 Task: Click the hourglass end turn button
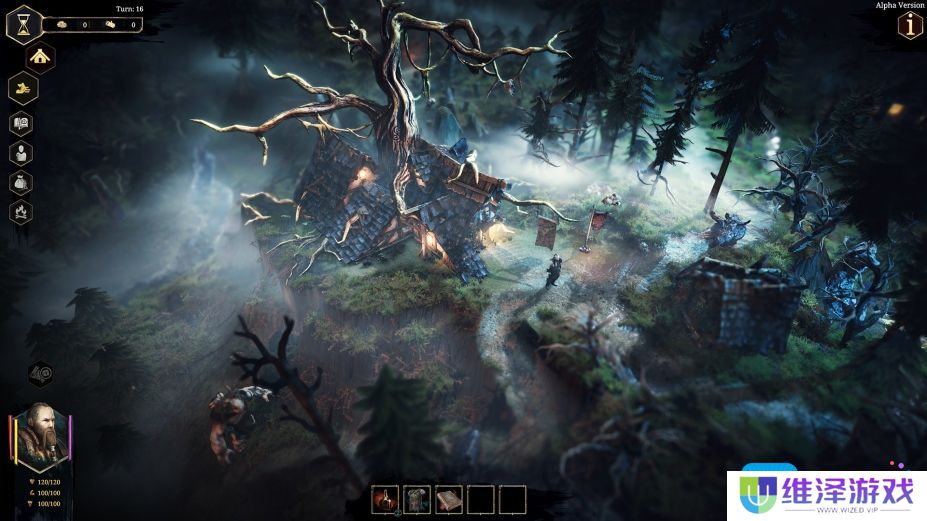pos(23,24)
